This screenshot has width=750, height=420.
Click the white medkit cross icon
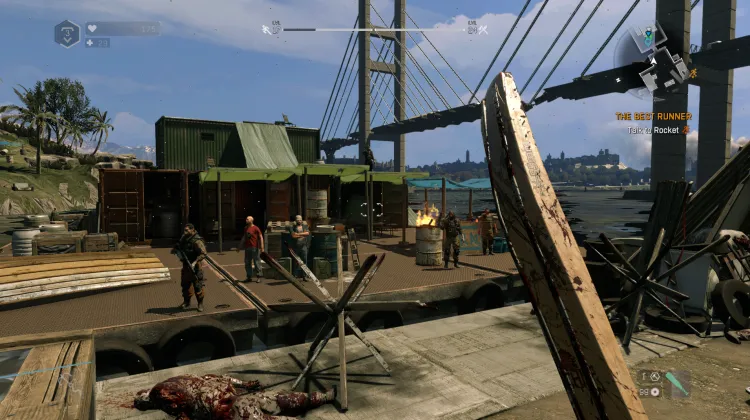pos(90,43)
